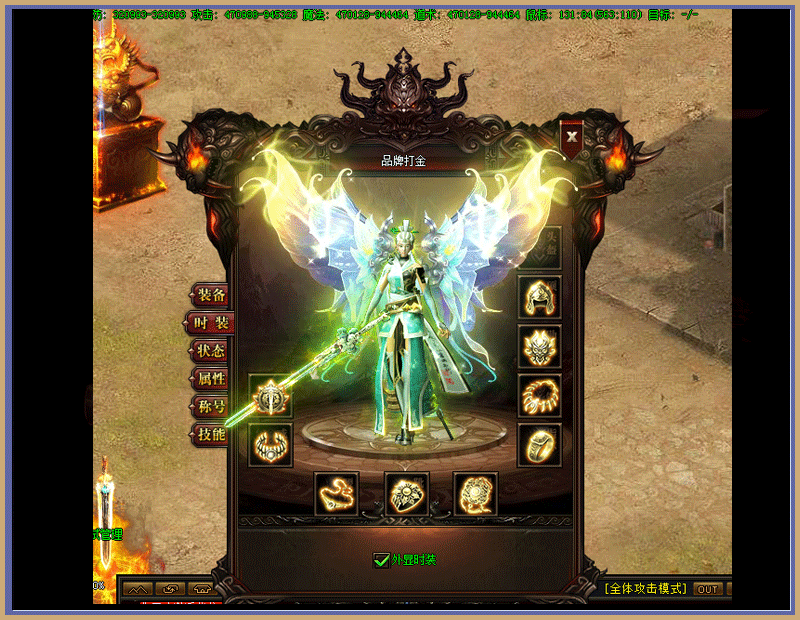Show the 属性 tab
This screenshot has height=620, width=800.
click(x=210, y=379)
